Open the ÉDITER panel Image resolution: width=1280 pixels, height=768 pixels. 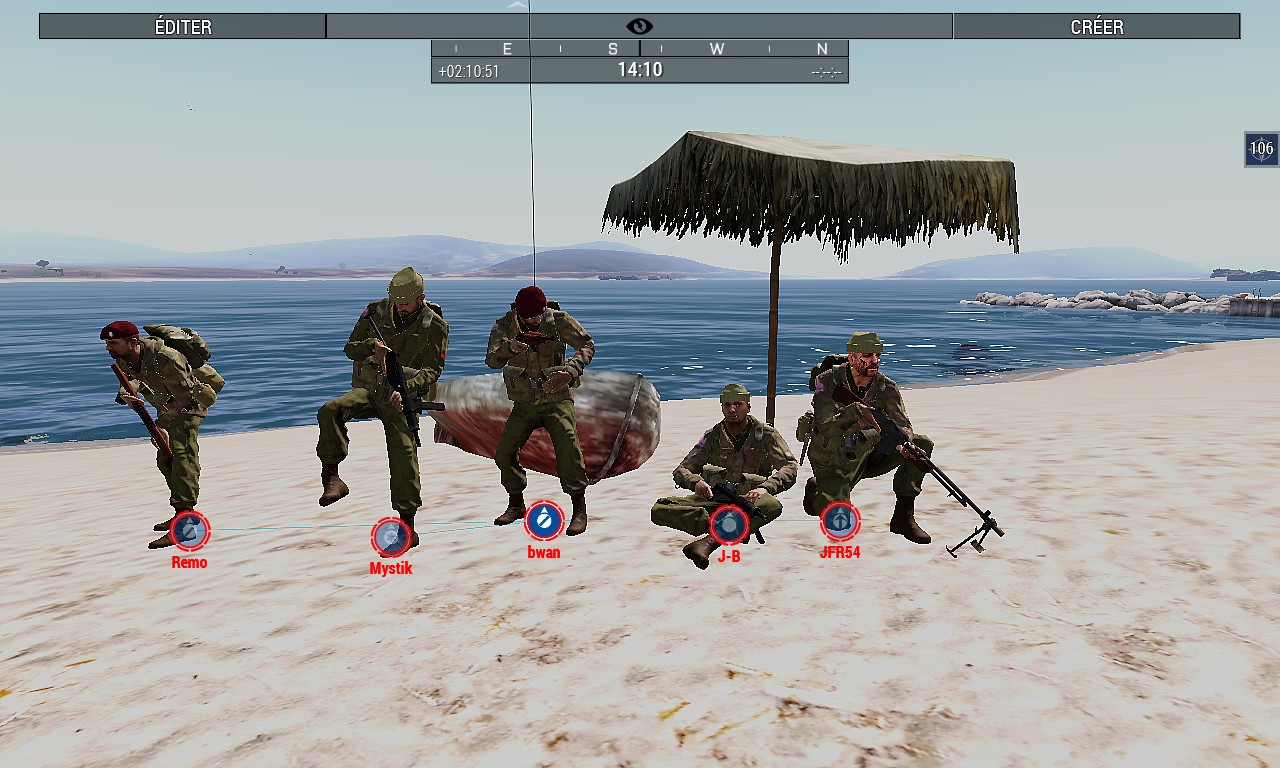click(183, 26)
